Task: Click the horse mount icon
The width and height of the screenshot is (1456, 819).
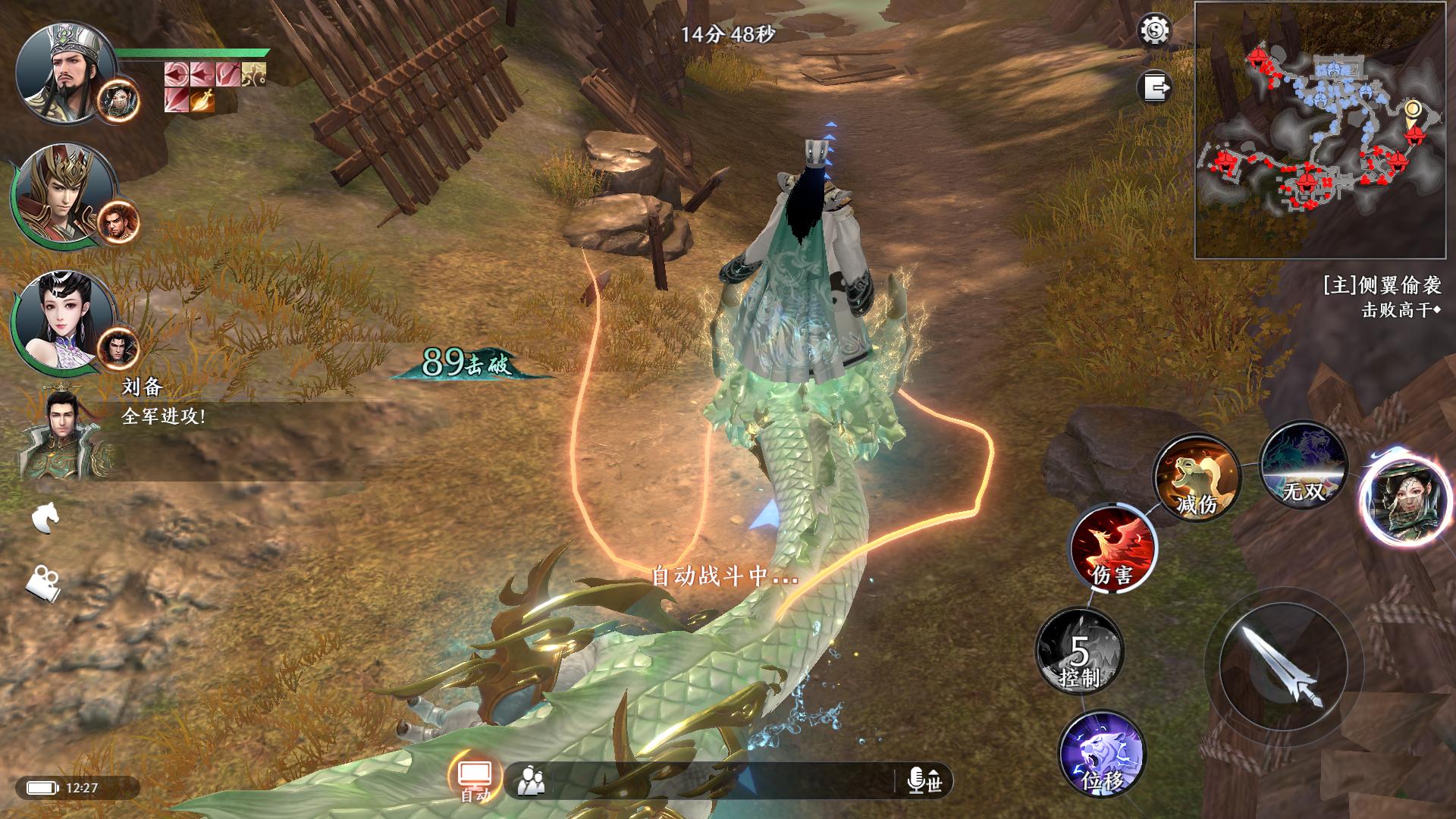Action: (x=45, y=518)
